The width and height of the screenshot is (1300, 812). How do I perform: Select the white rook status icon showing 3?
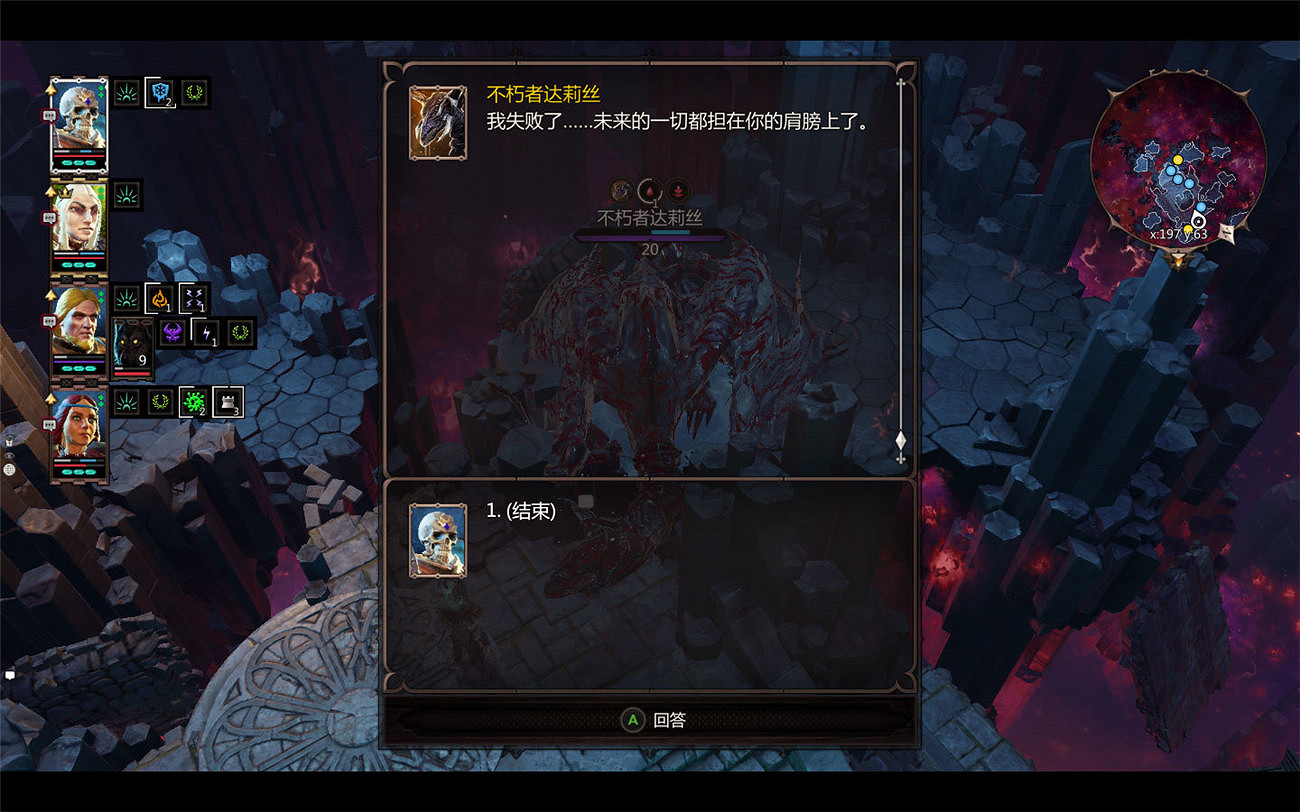pos(227,402)
